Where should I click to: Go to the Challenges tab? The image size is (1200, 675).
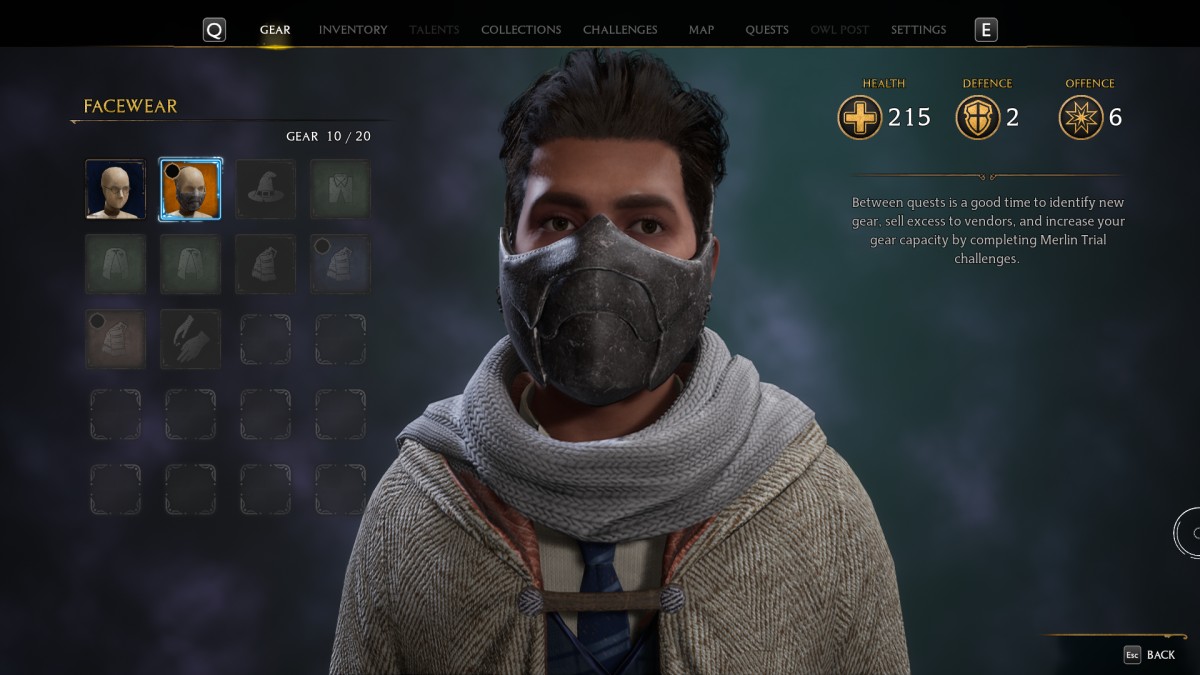pos(620,30)
